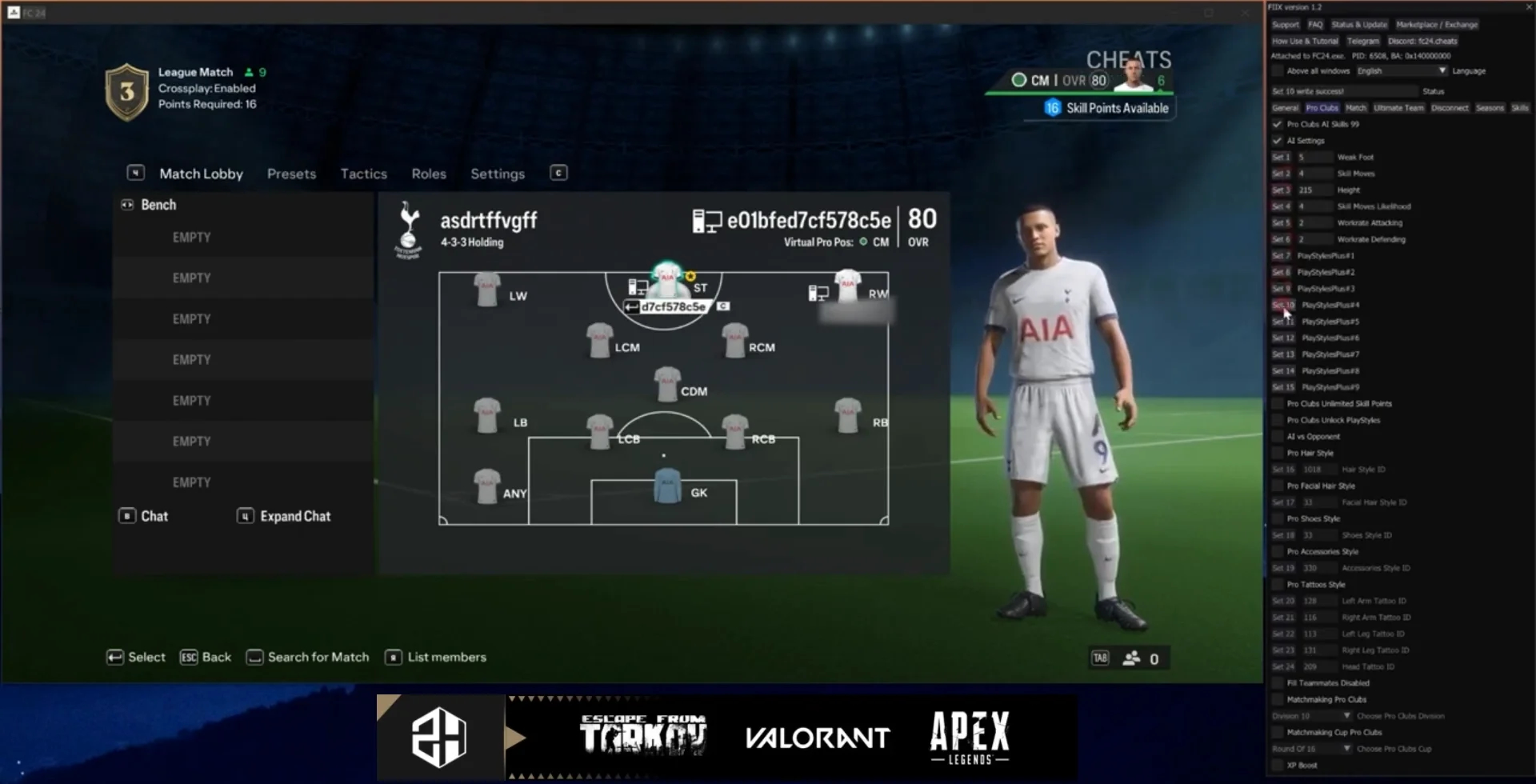Switch to the Presets tab
The height and width of the screenshot is (784, 1536).
291,174
